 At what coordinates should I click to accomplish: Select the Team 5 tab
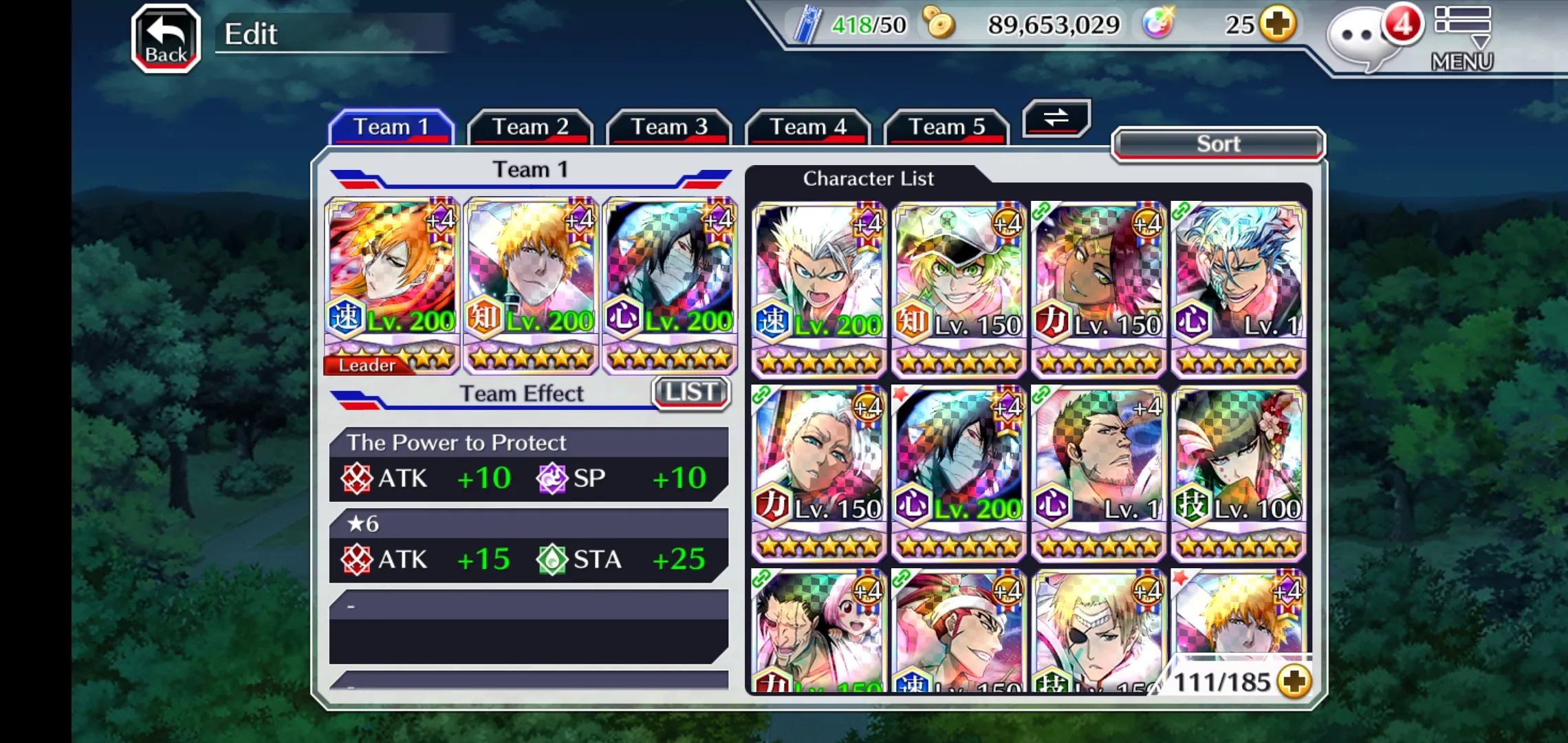pyautogui.click(x=946, y=127)
